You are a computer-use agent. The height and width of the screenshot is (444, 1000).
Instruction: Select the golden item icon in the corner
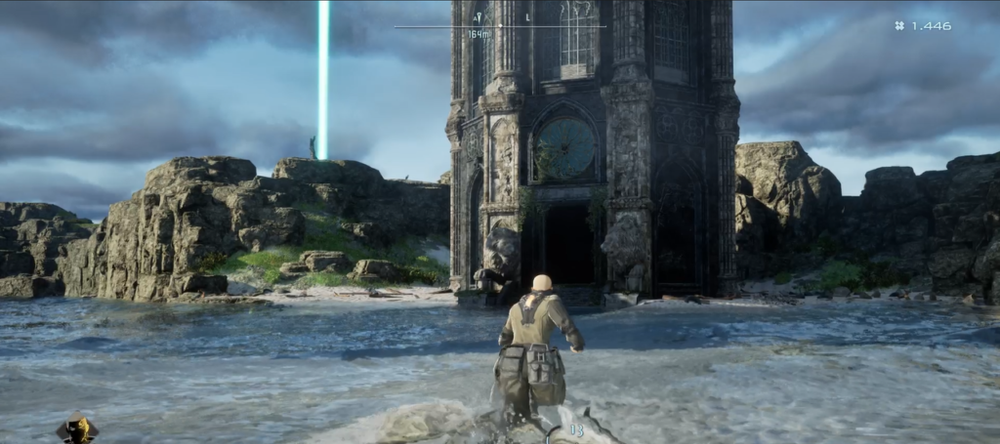click(76, 430)
